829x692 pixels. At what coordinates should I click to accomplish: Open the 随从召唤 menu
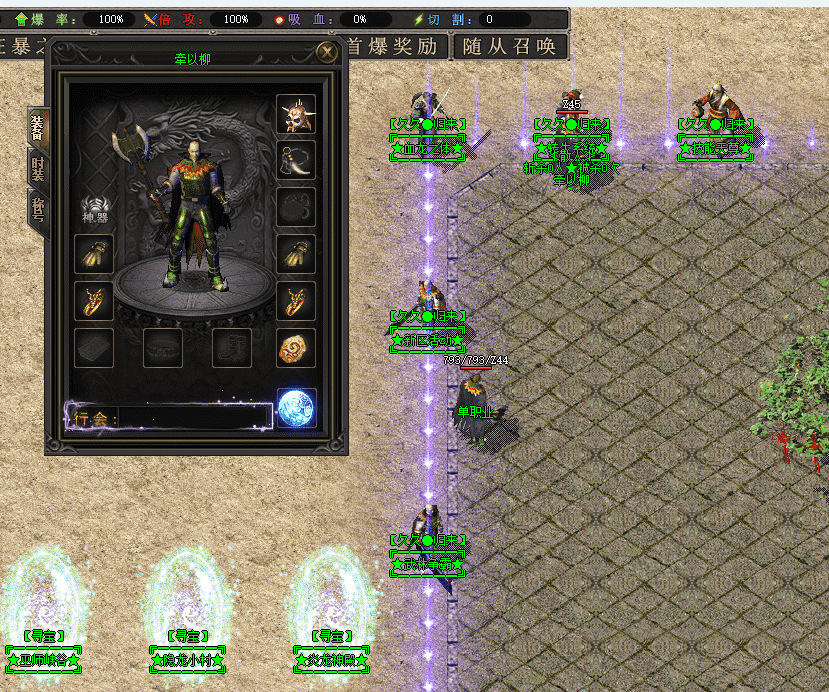point(510,46)
